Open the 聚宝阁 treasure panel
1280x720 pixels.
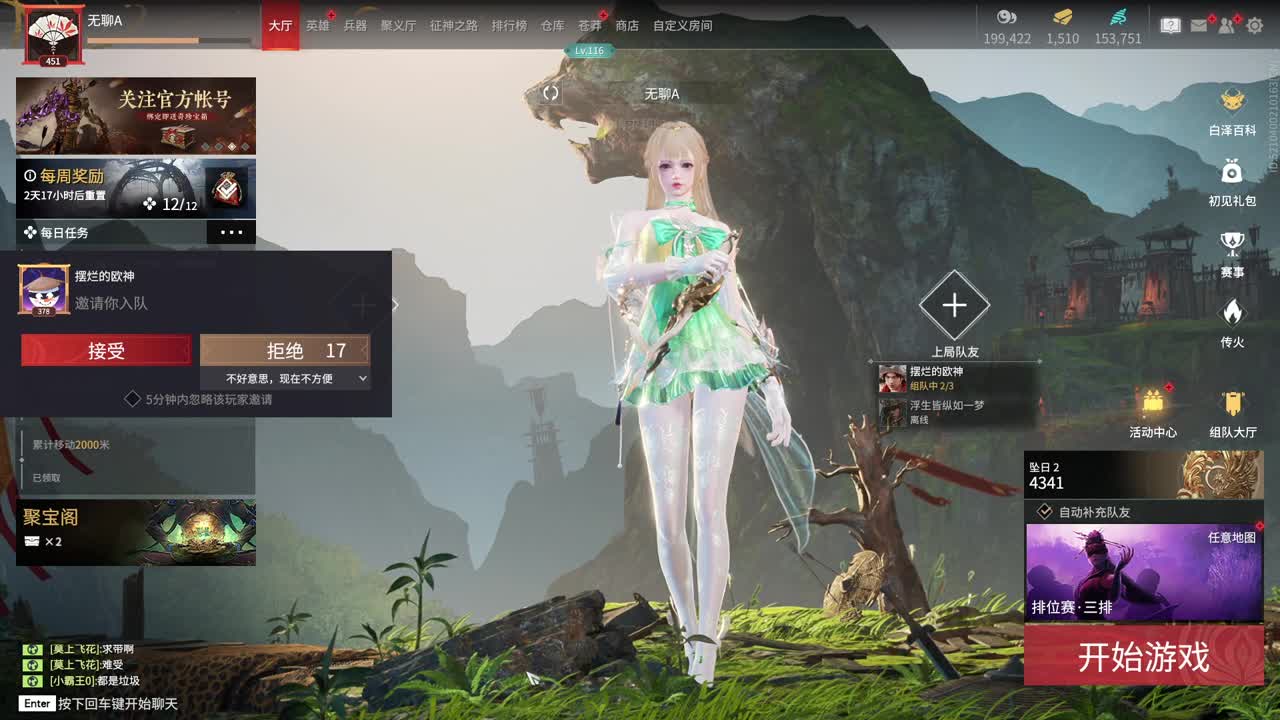tap(136, 532)
